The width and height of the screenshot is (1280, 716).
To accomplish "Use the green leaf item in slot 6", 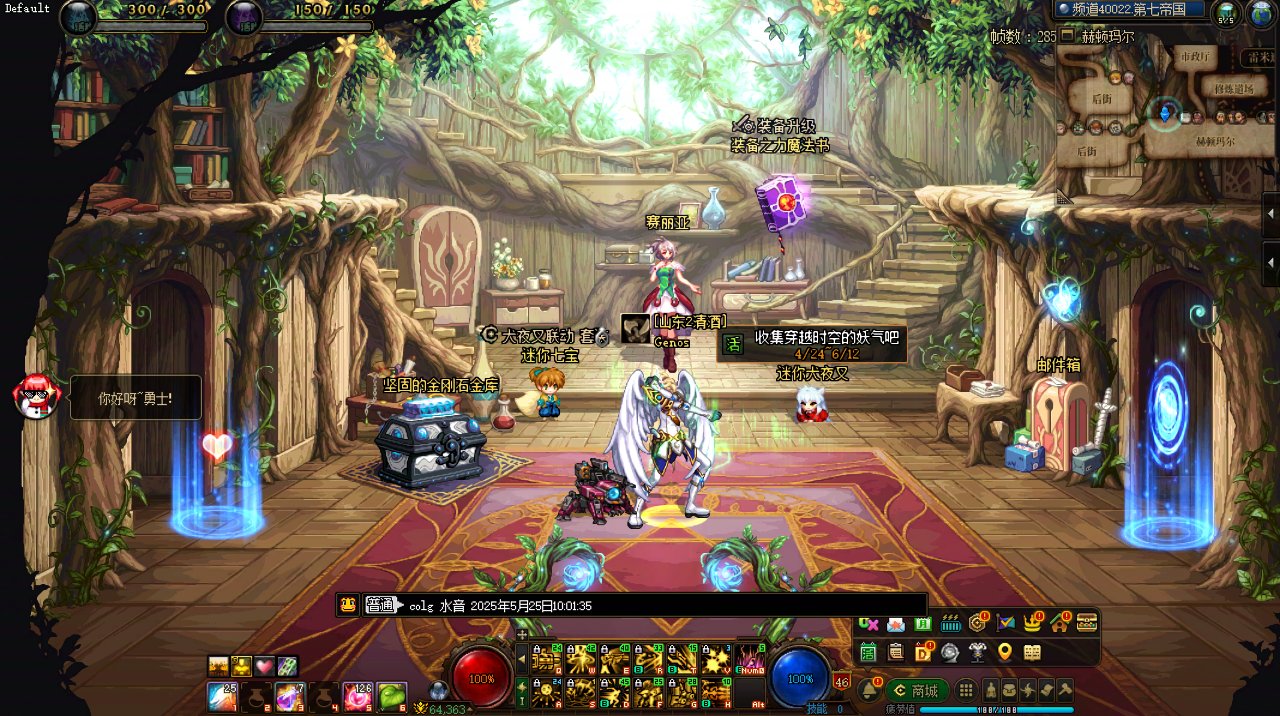I will (x=391, y=696).
